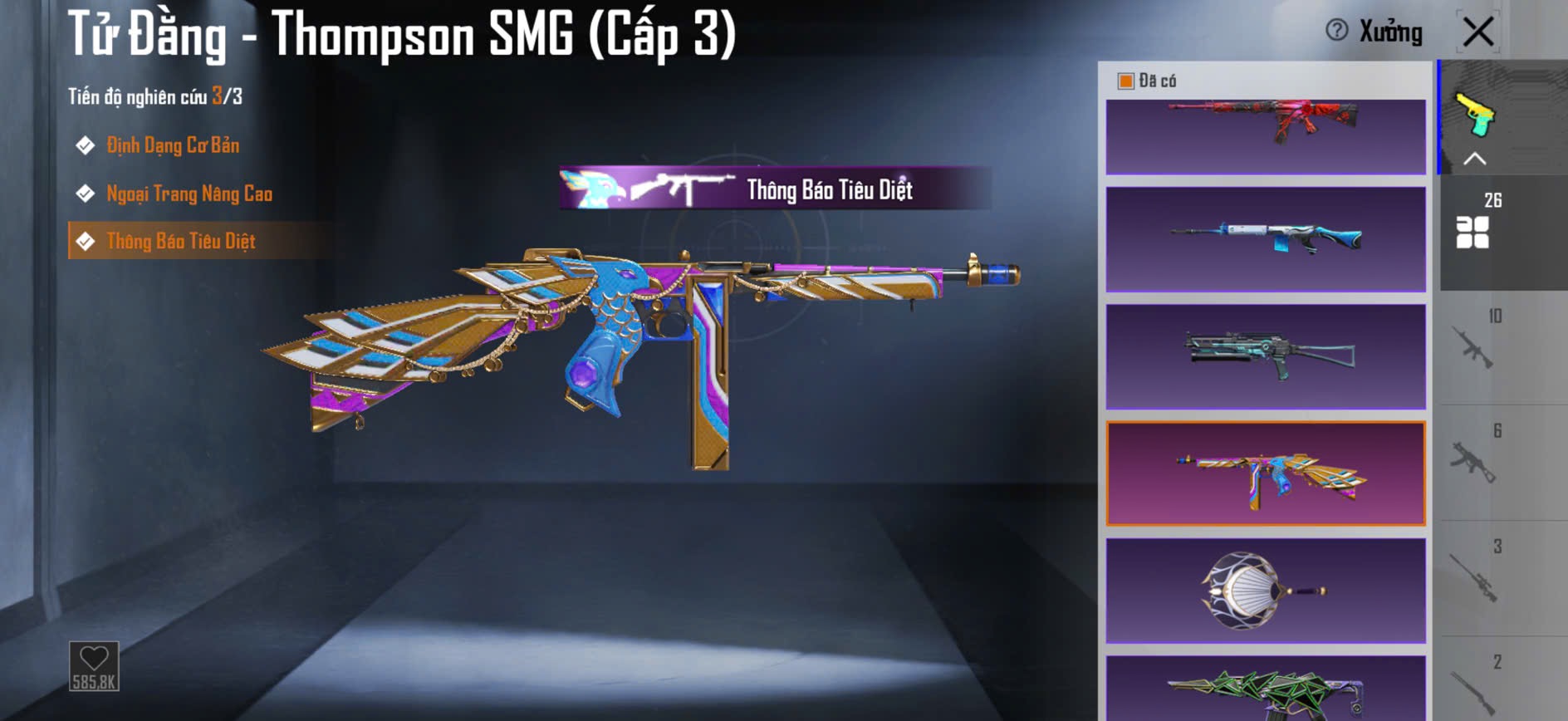This screenshot has width=1568, height=721.
Task: Select the gold winged Thompson skin thumbnail
Action: pos(1266,473)
